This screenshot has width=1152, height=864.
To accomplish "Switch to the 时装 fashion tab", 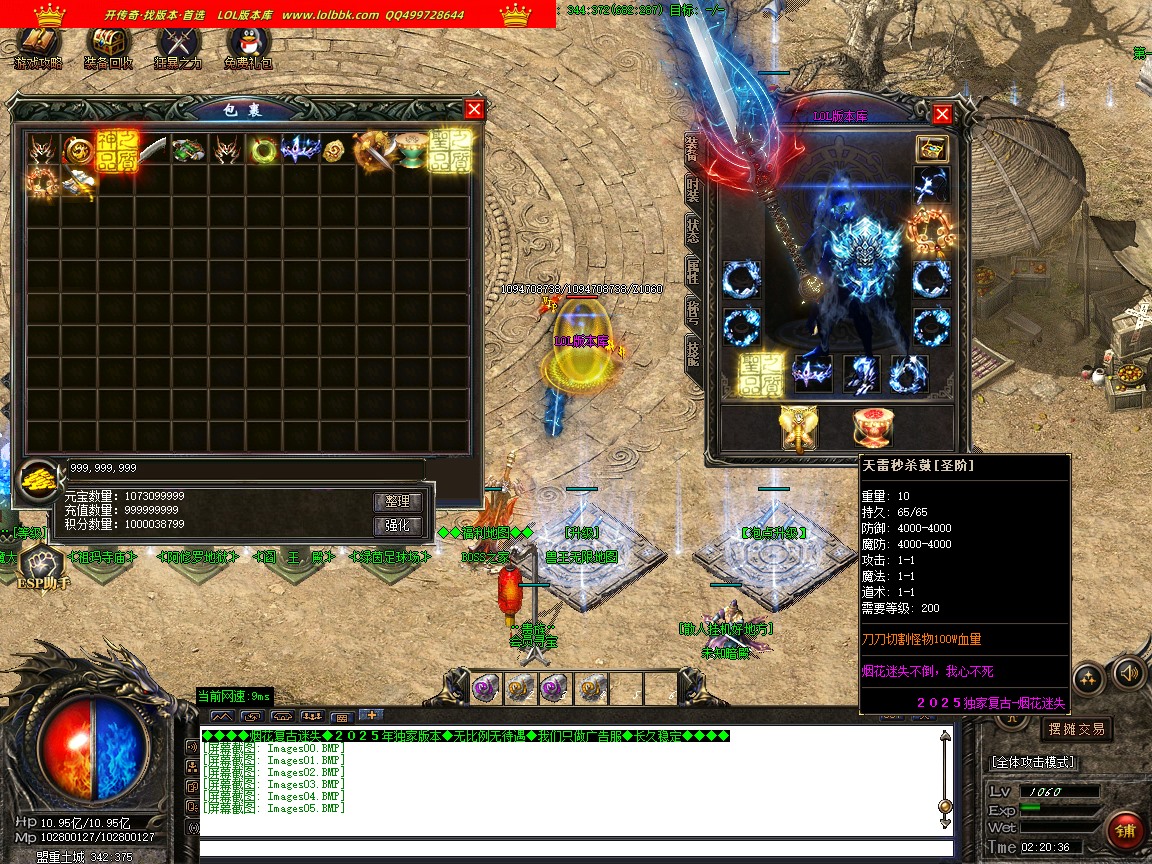I will pyautogui.click(x=692, y=190).
